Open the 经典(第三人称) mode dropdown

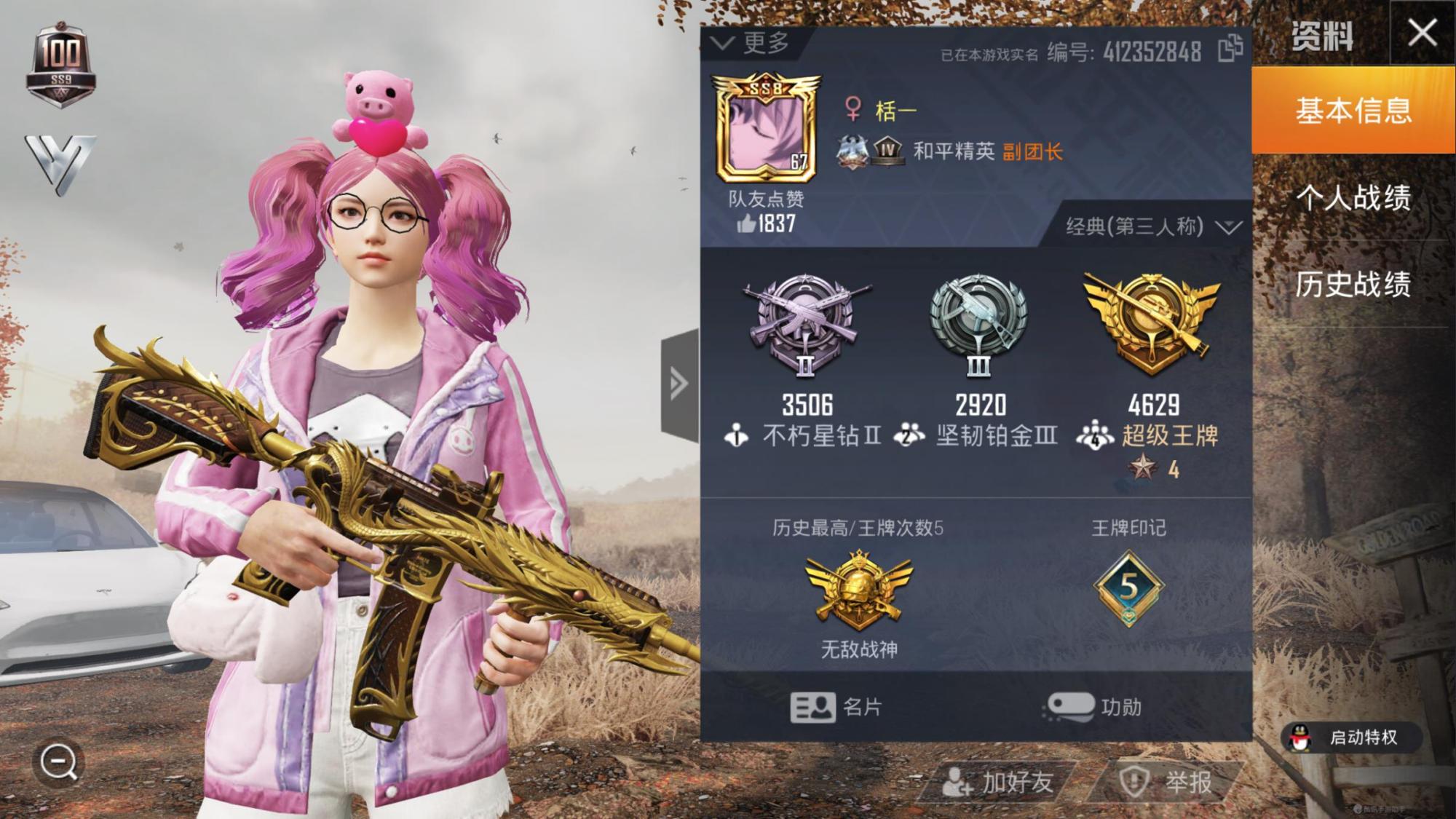pyautogui.click(x=1153, y=226)
